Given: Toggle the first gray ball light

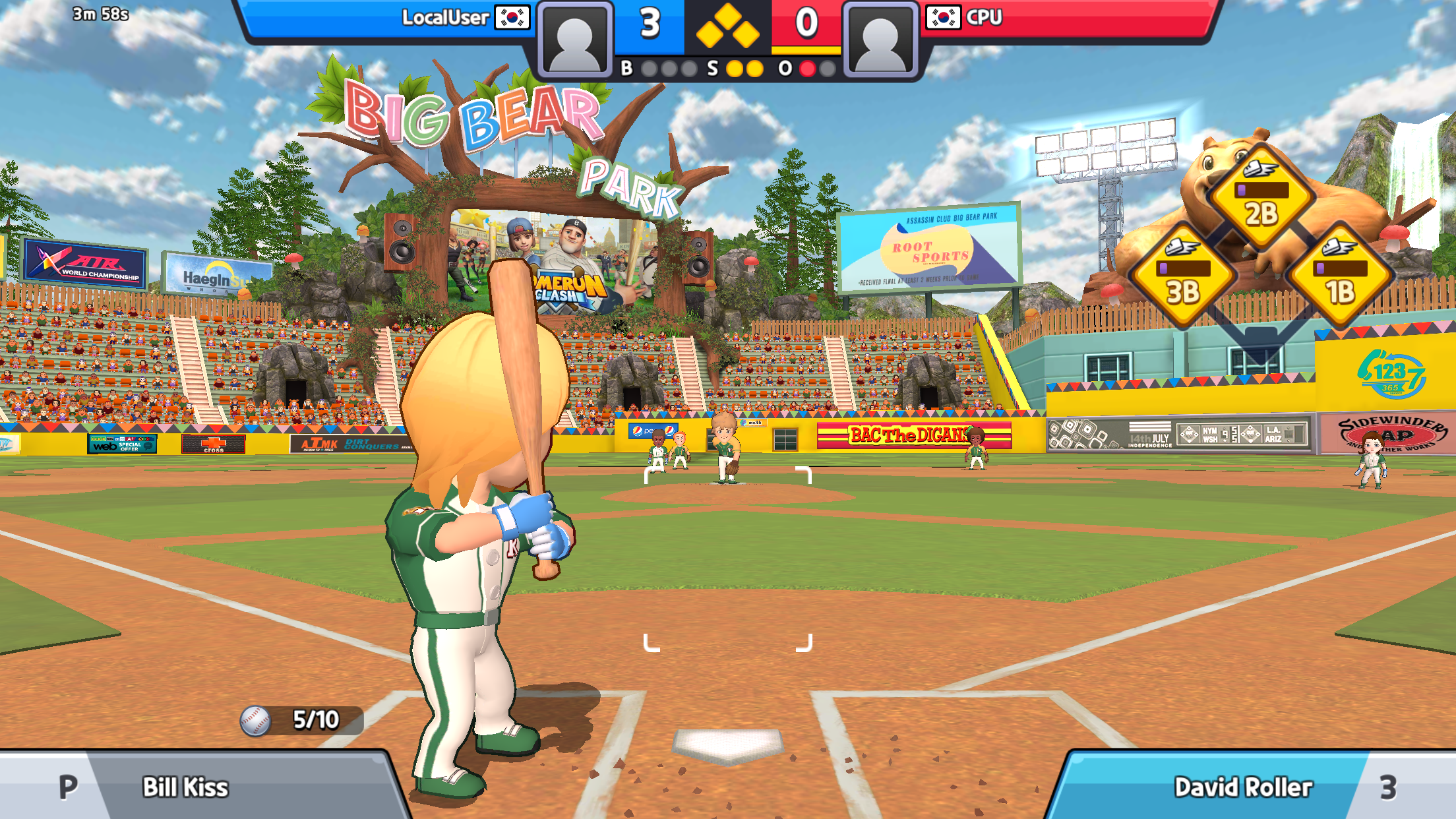Looking at the screenshot, I should pos(650,67).
